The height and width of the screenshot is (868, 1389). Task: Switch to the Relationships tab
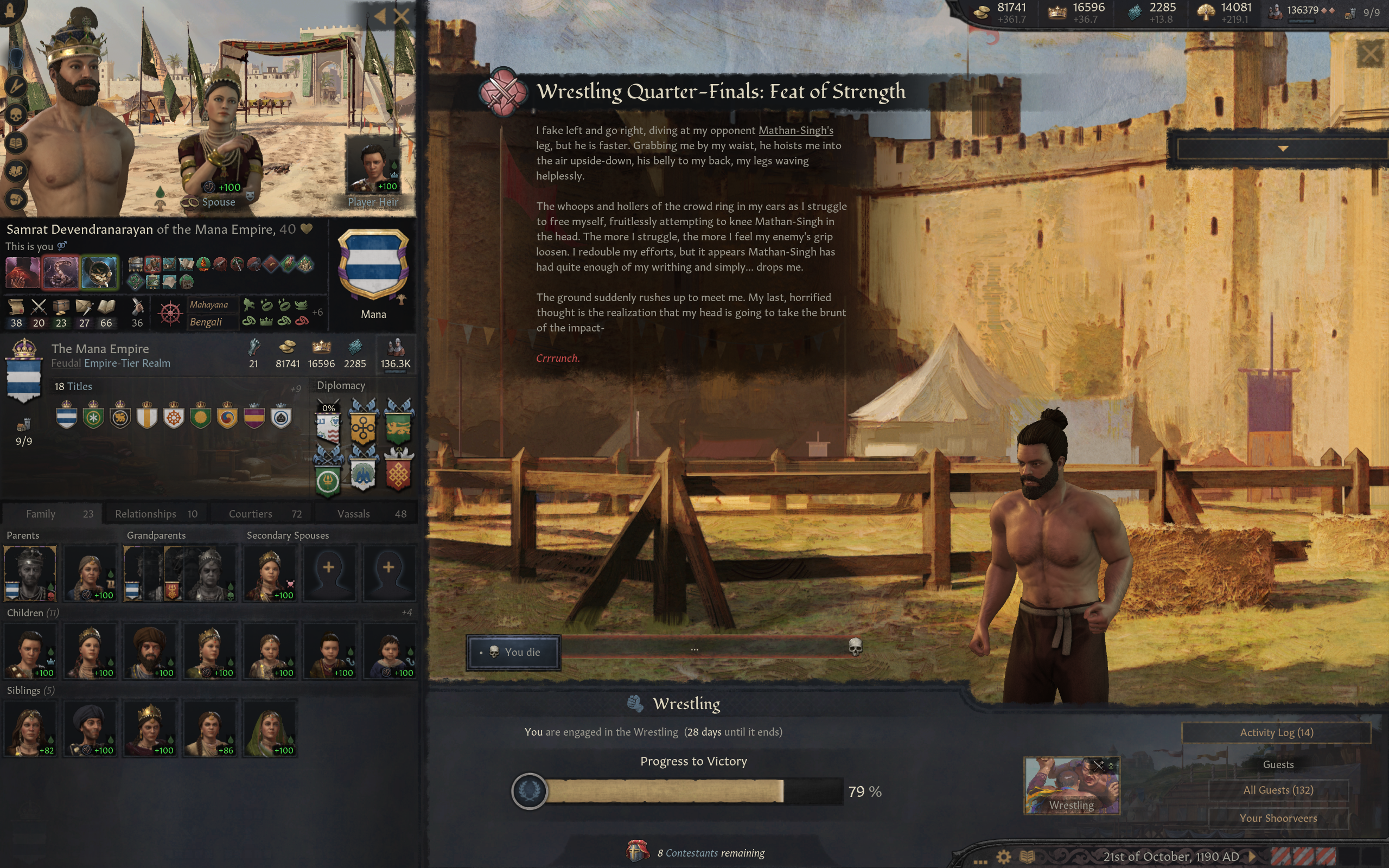(x=156, y=514)
